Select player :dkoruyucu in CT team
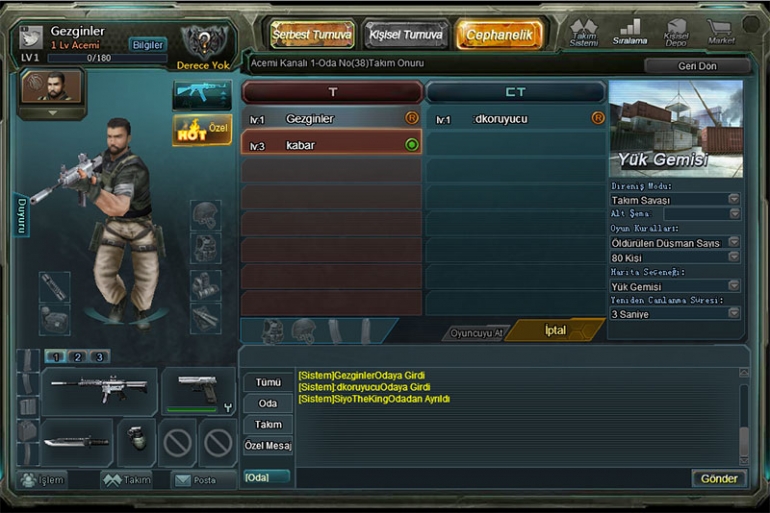The height and width of the screenshot is (513, 770). click(515, 119)
